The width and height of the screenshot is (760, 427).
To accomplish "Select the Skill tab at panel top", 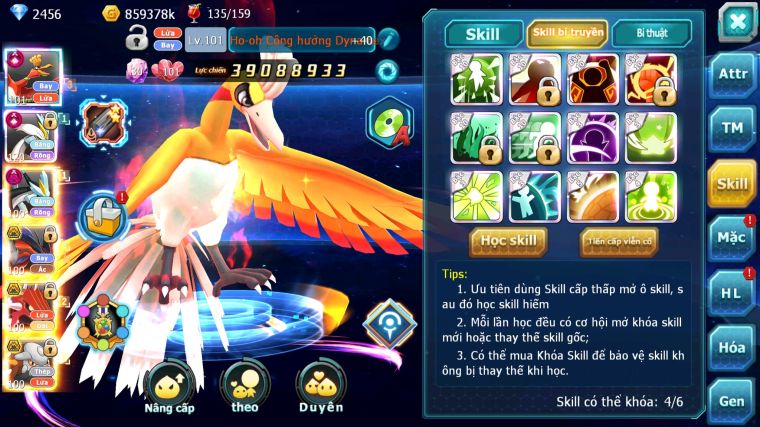I will (x=484, y=33).
